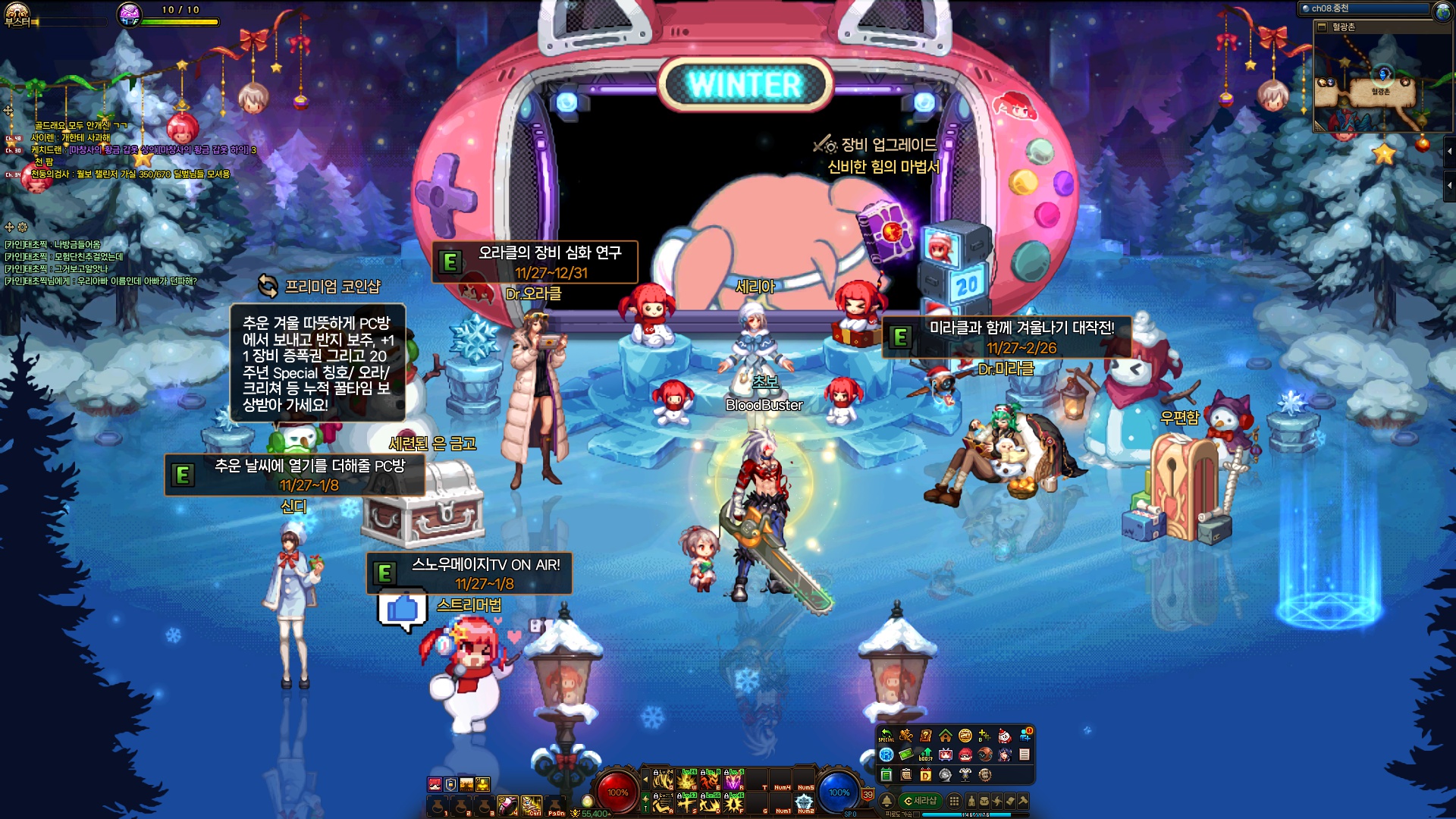The height and width of the screenshot is (819, 1456).
Task: Use the pink ring item in slot 4
Action: (x=507, y=805)
